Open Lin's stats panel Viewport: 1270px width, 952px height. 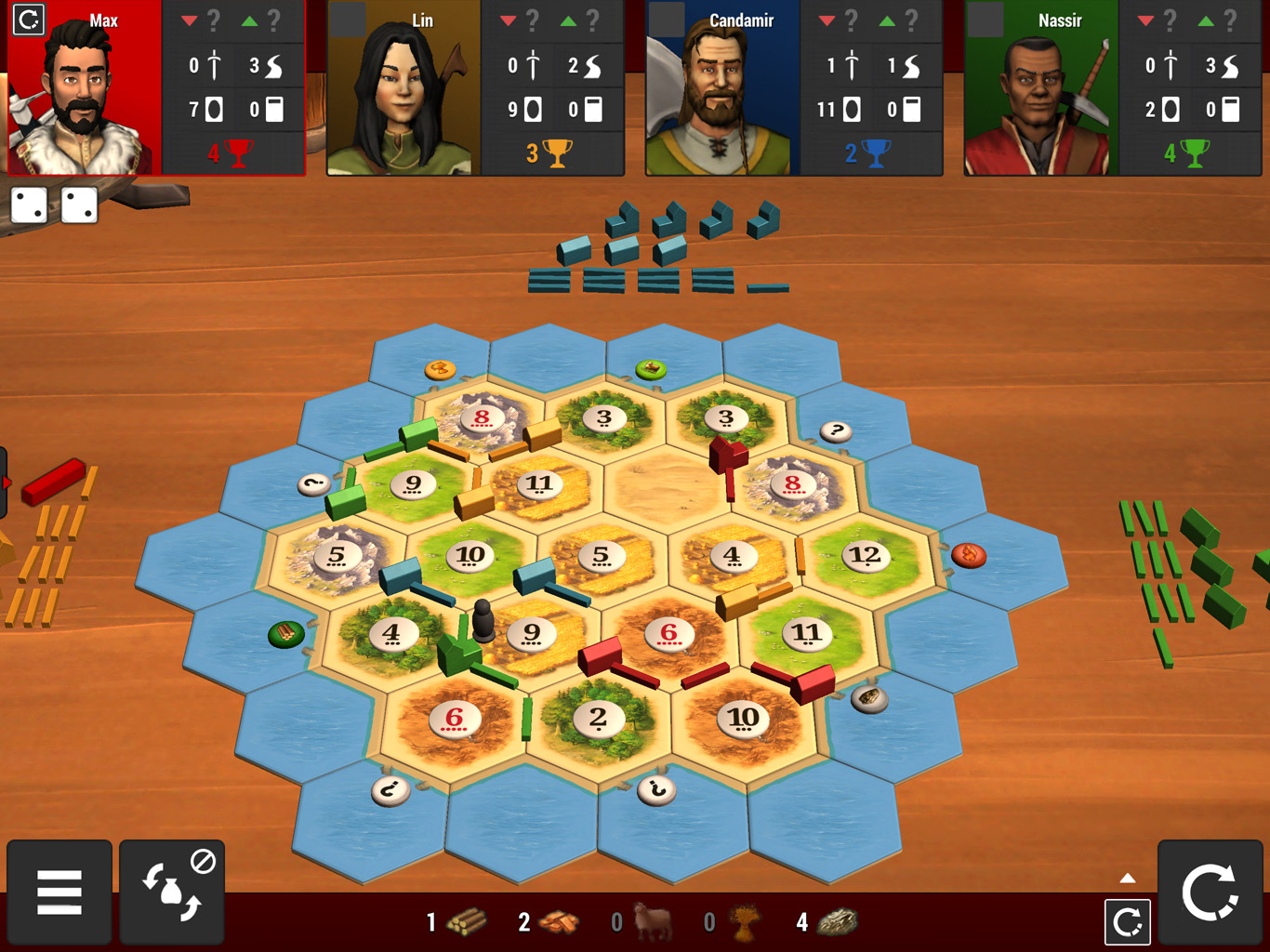(x=553, y=87)
